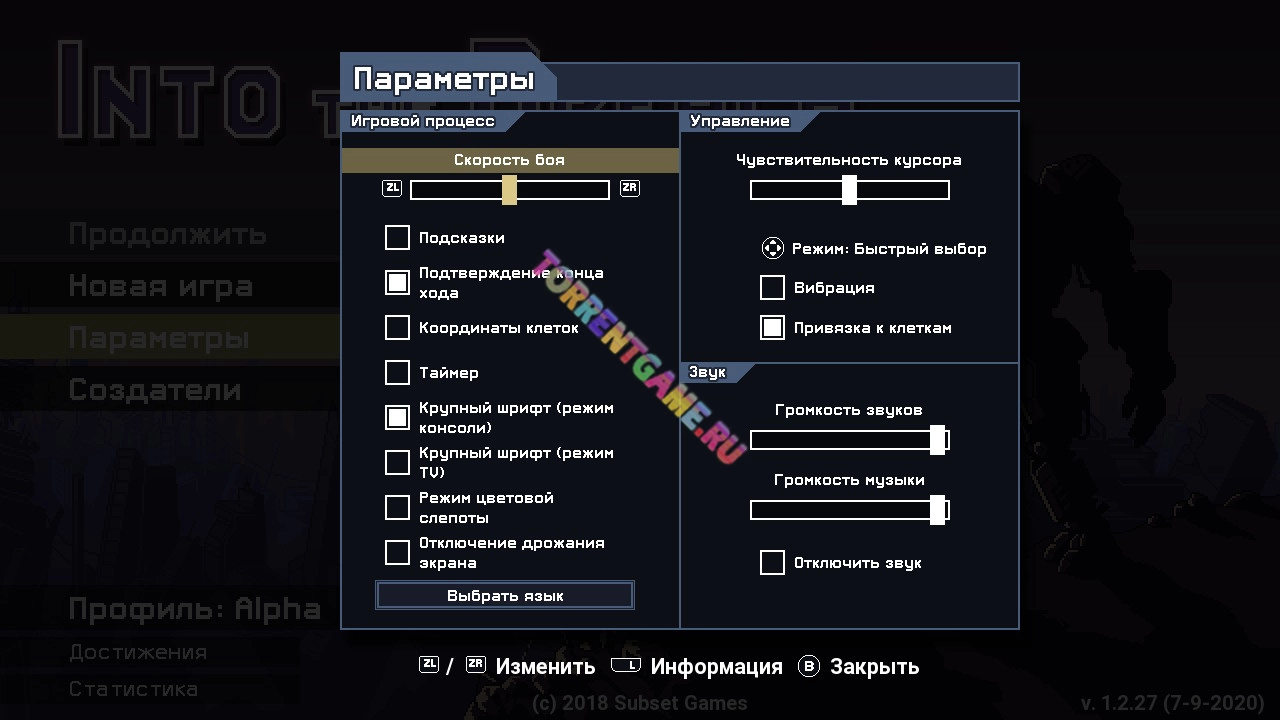
Task: Click 'Профиль: Alpha' entry
Action: (x=193, y=608)
